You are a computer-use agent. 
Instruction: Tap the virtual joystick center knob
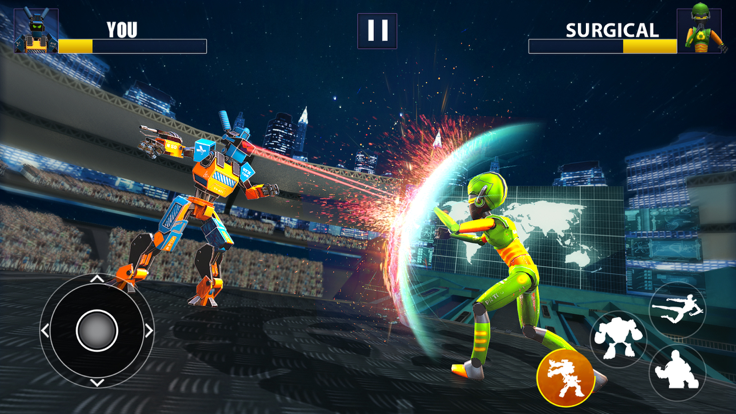click(97, 330)
